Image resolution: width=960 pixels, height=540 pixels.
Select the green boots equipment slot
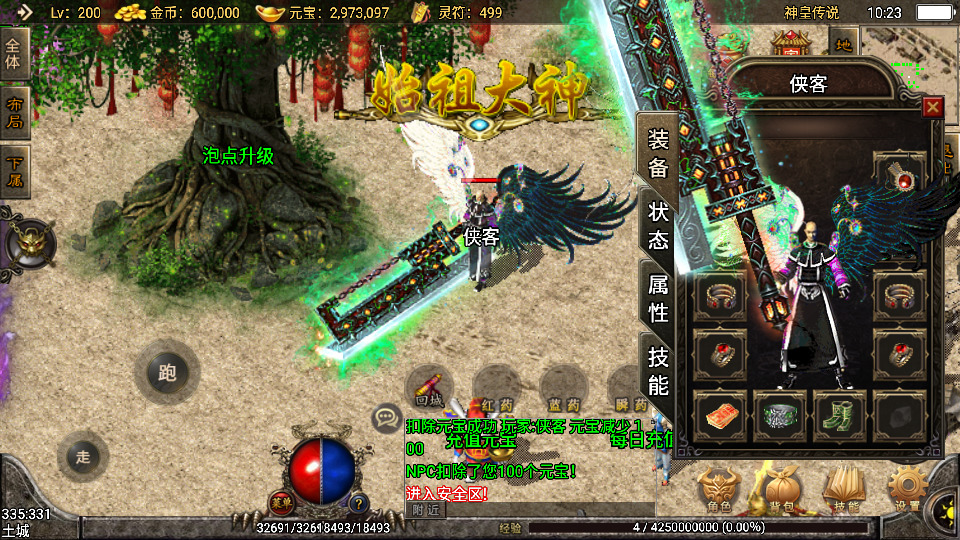click(838, 416)
